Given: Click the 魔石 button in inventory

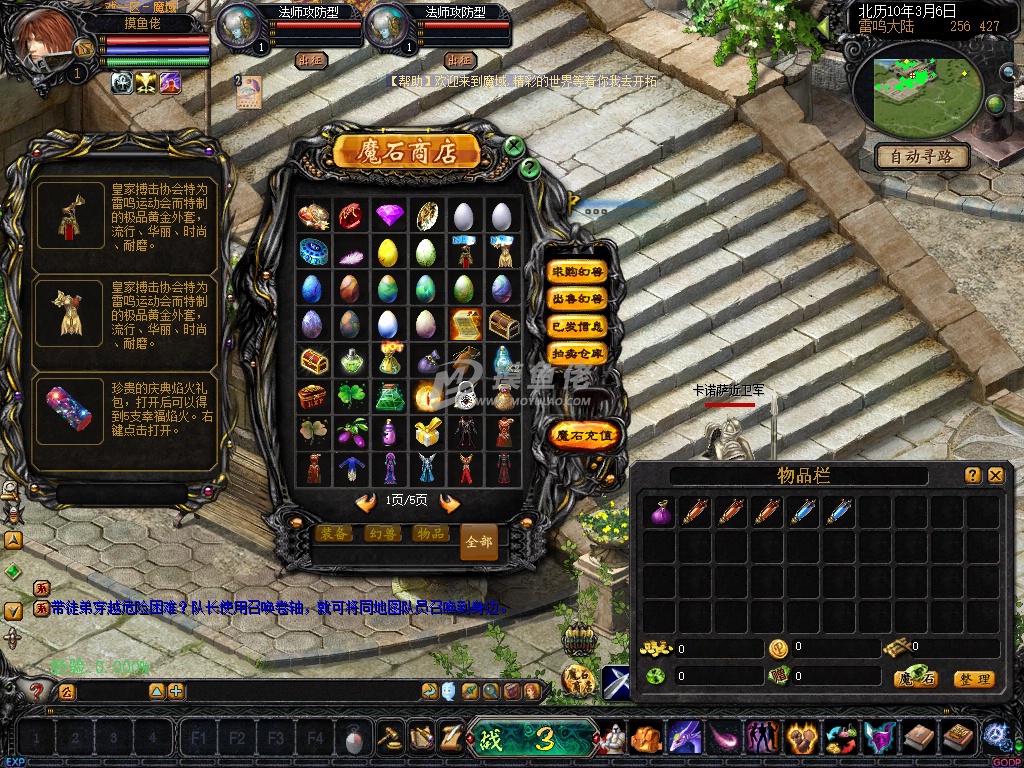Looking at the screenshot, I should 916,679.
